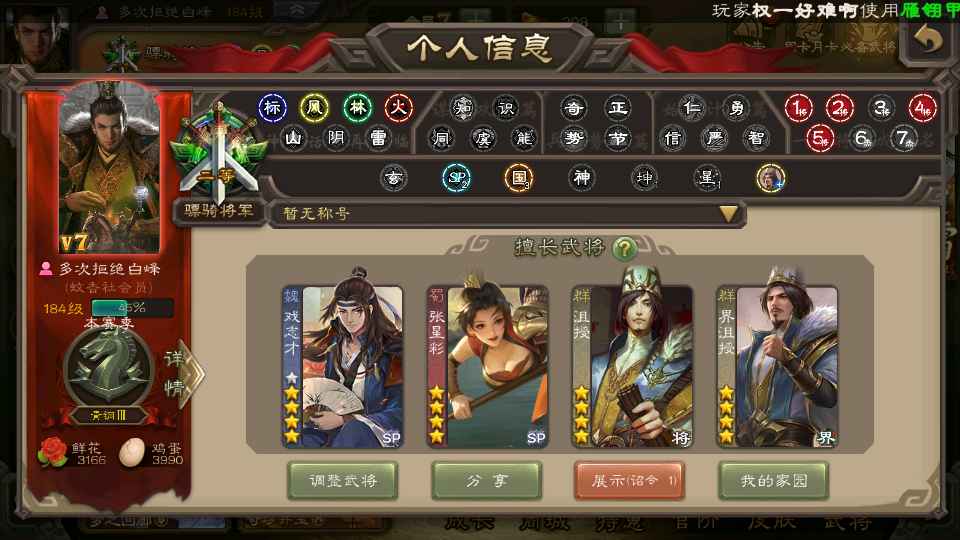Select the orange 国 badge icon
960x540 pixels.
[518, 179]
